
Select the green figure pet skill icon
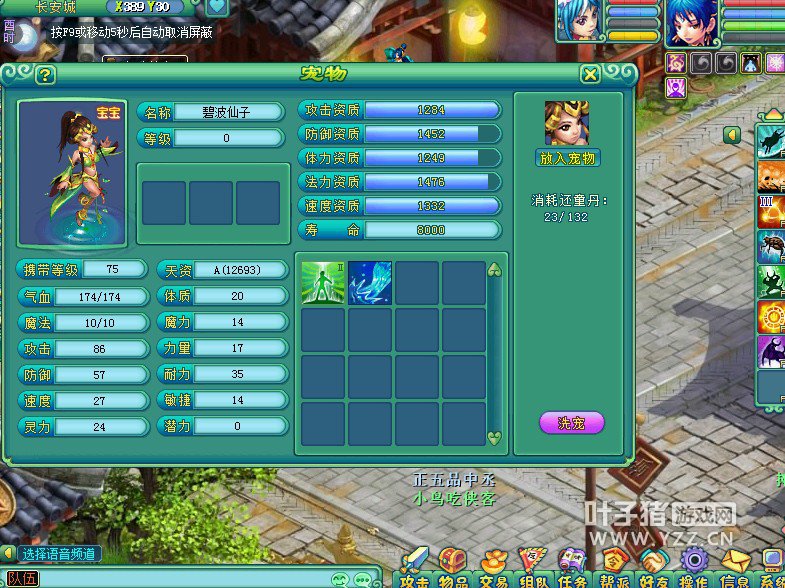(x=324, y=282)
